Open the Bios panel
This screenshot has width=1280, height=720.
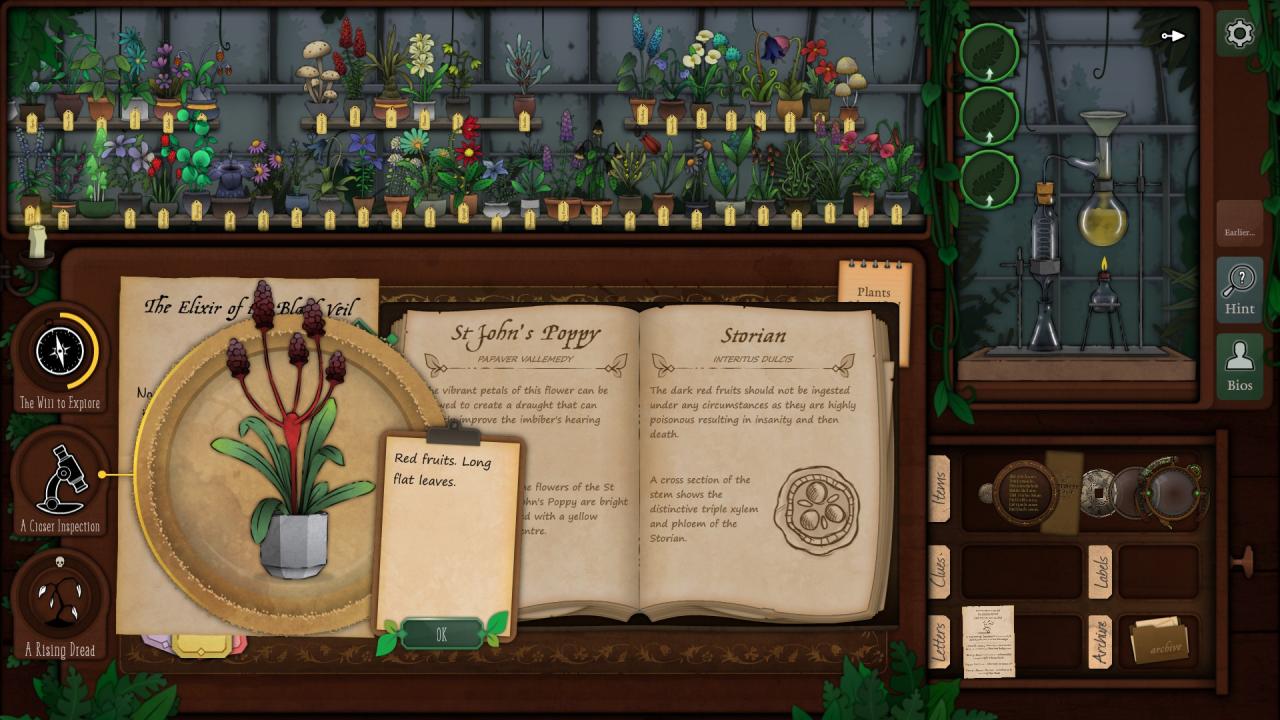pyautogui.click(x=1239, y=366)
